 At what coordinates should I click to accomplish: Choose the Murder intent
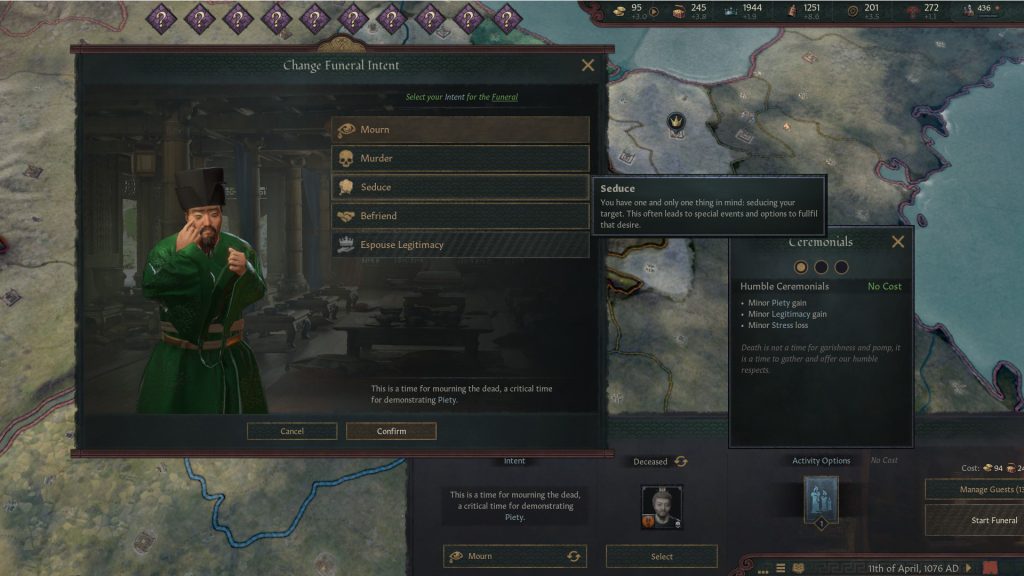(460, 159)
